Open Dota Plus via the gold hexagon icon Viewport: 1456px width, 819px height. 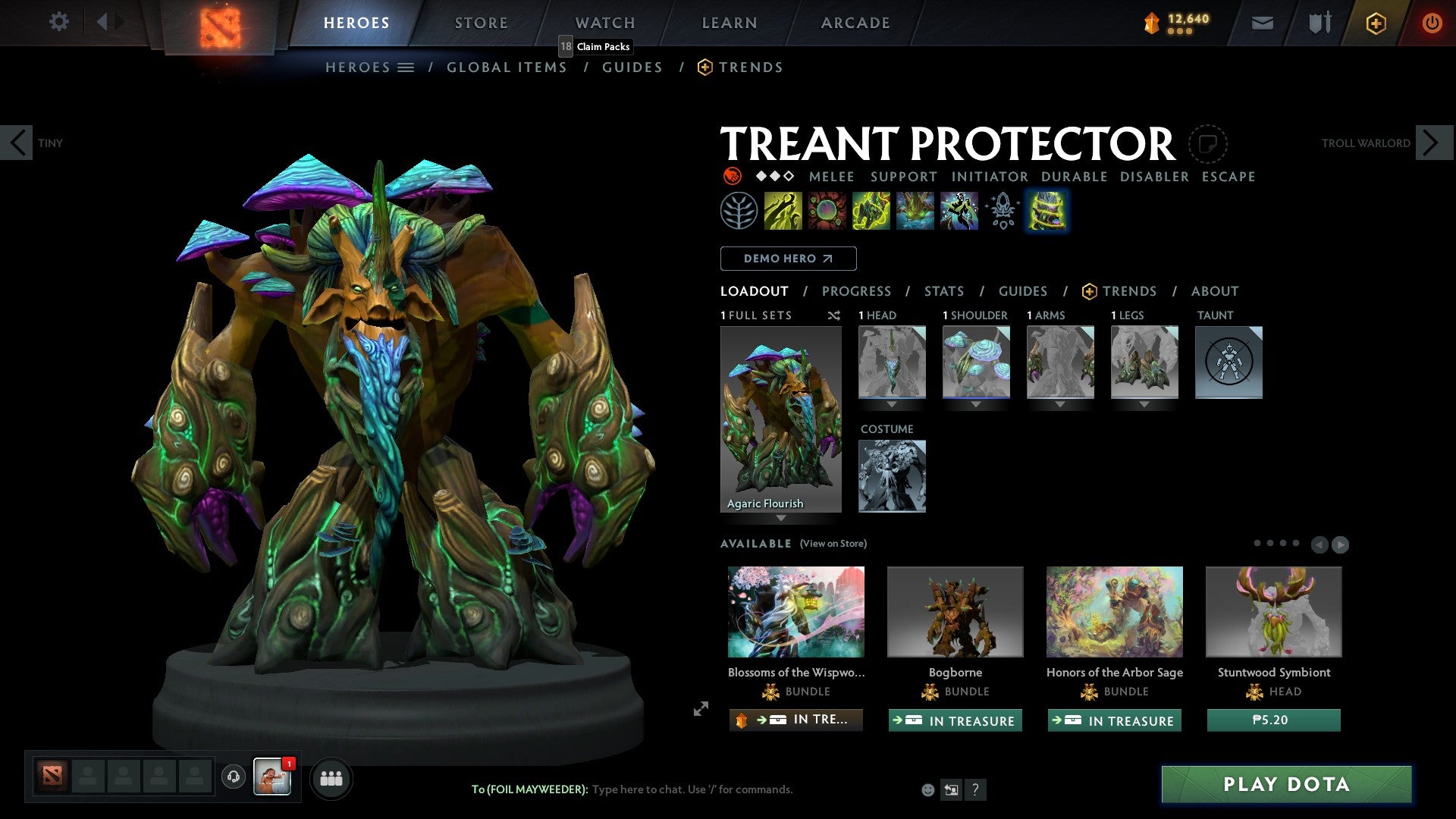[x=1375, y=23]
